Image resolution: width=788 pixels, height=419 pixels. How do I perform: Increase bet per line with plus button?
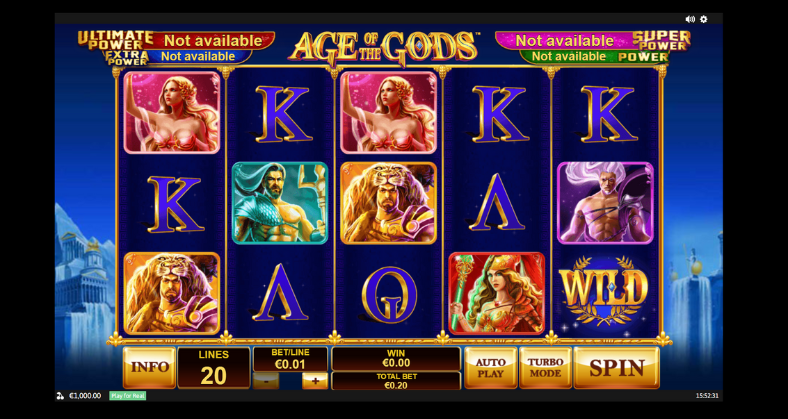click(x=314, y=381)
